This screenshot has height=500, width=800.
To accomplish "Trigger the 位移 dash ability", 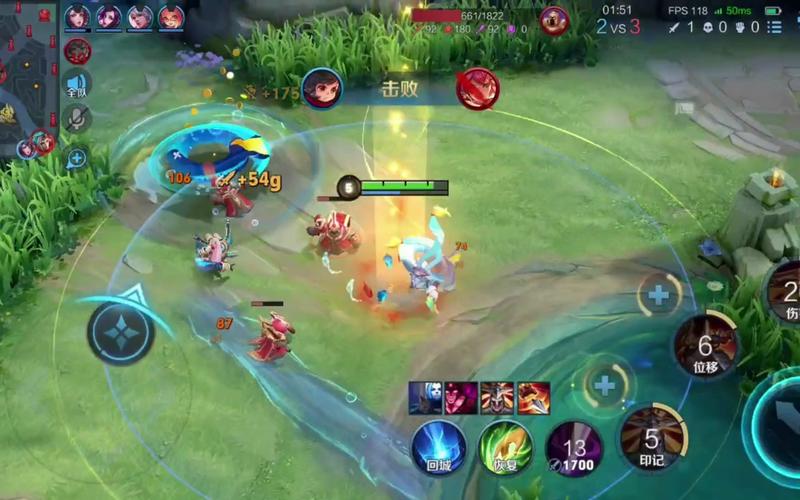I will 705,346.
